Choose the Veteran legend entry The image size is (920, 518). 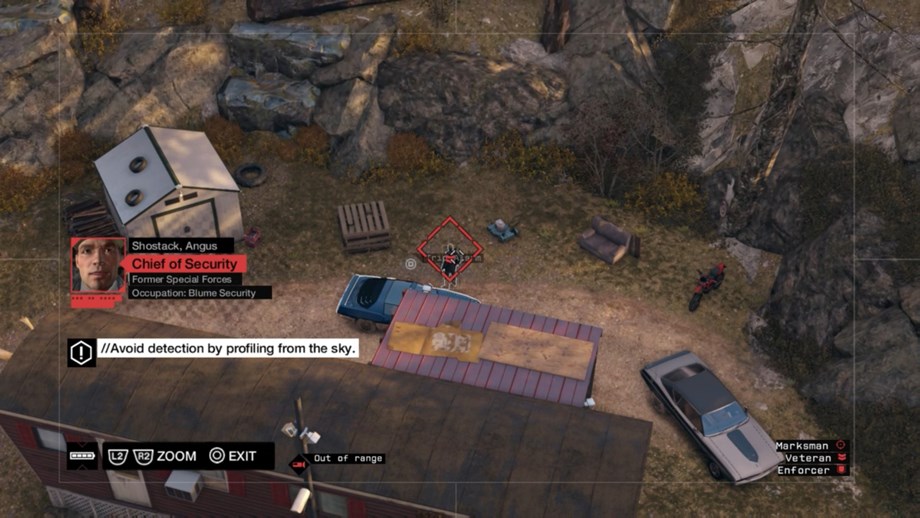[x=811, y=458]
